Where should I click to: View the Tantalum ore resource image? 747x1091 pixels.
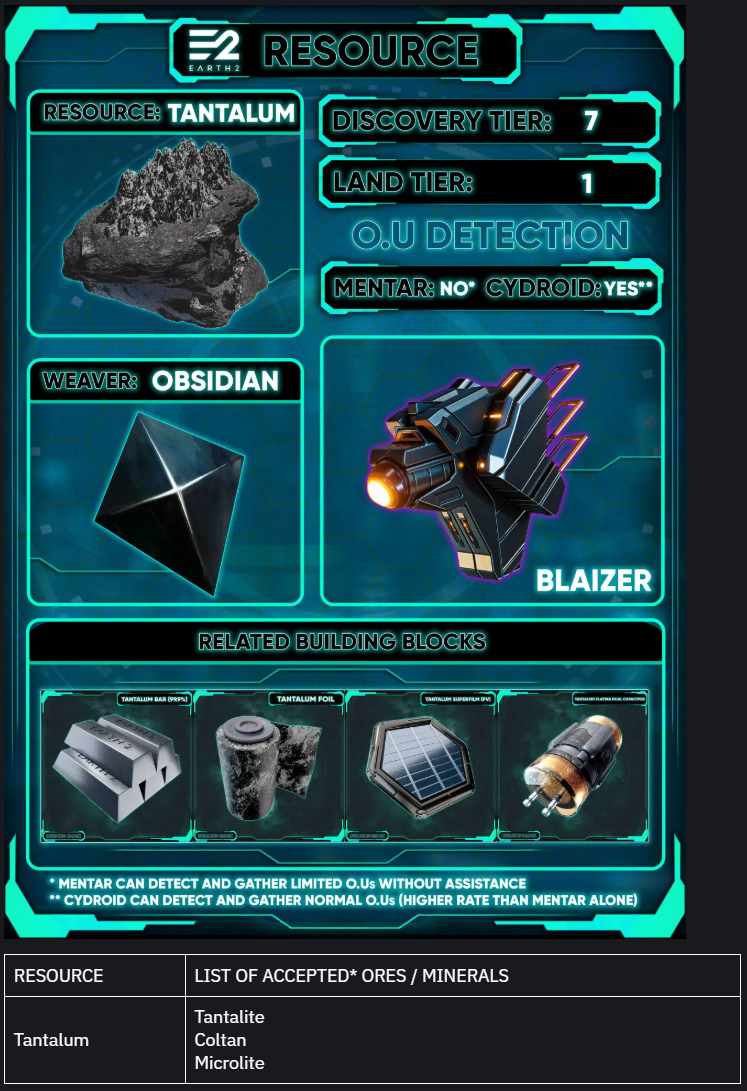165,230
